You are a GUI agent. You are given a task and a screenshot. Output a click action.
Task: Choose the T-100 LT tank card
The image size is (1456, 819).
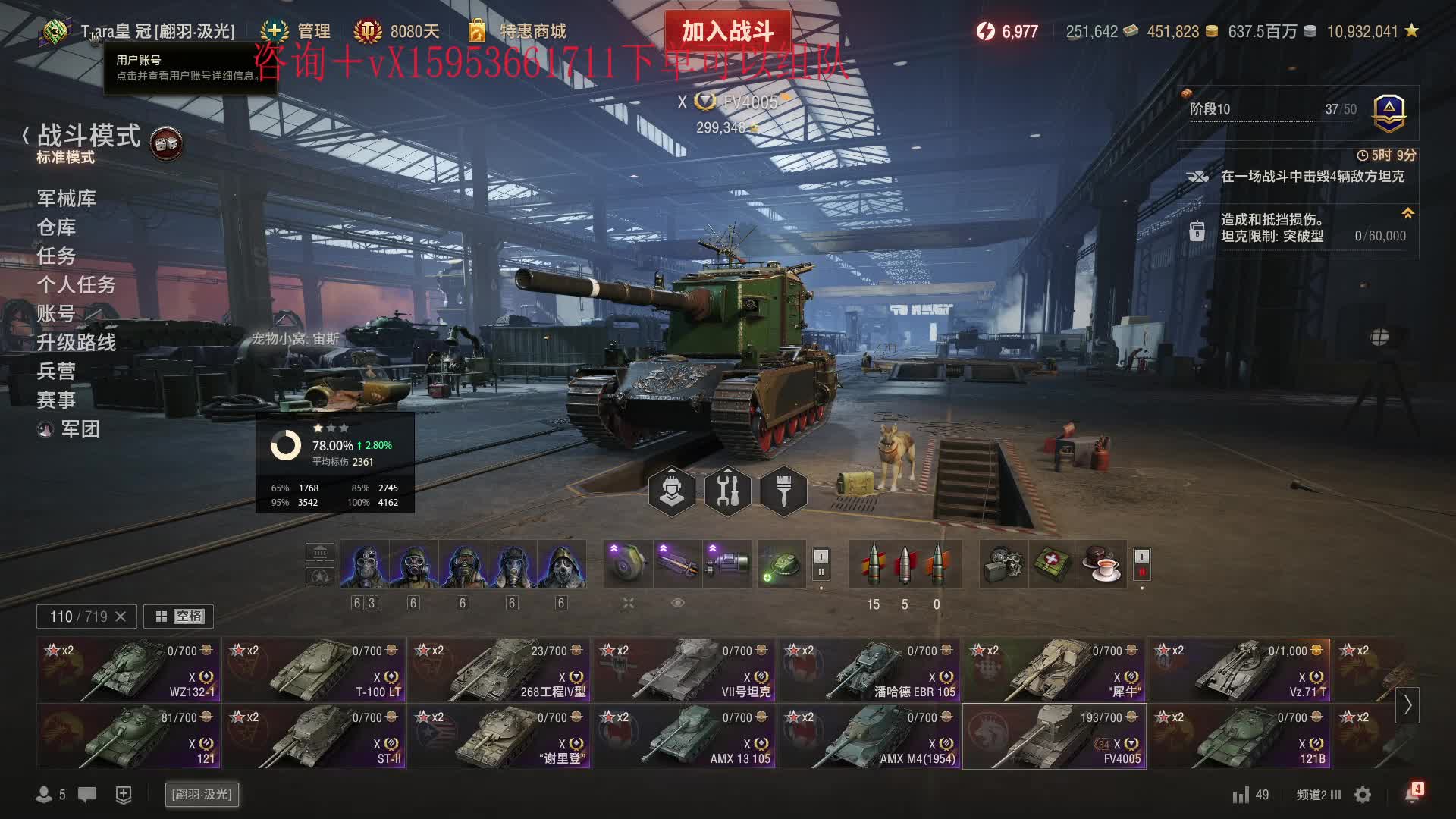click(314, 670)
